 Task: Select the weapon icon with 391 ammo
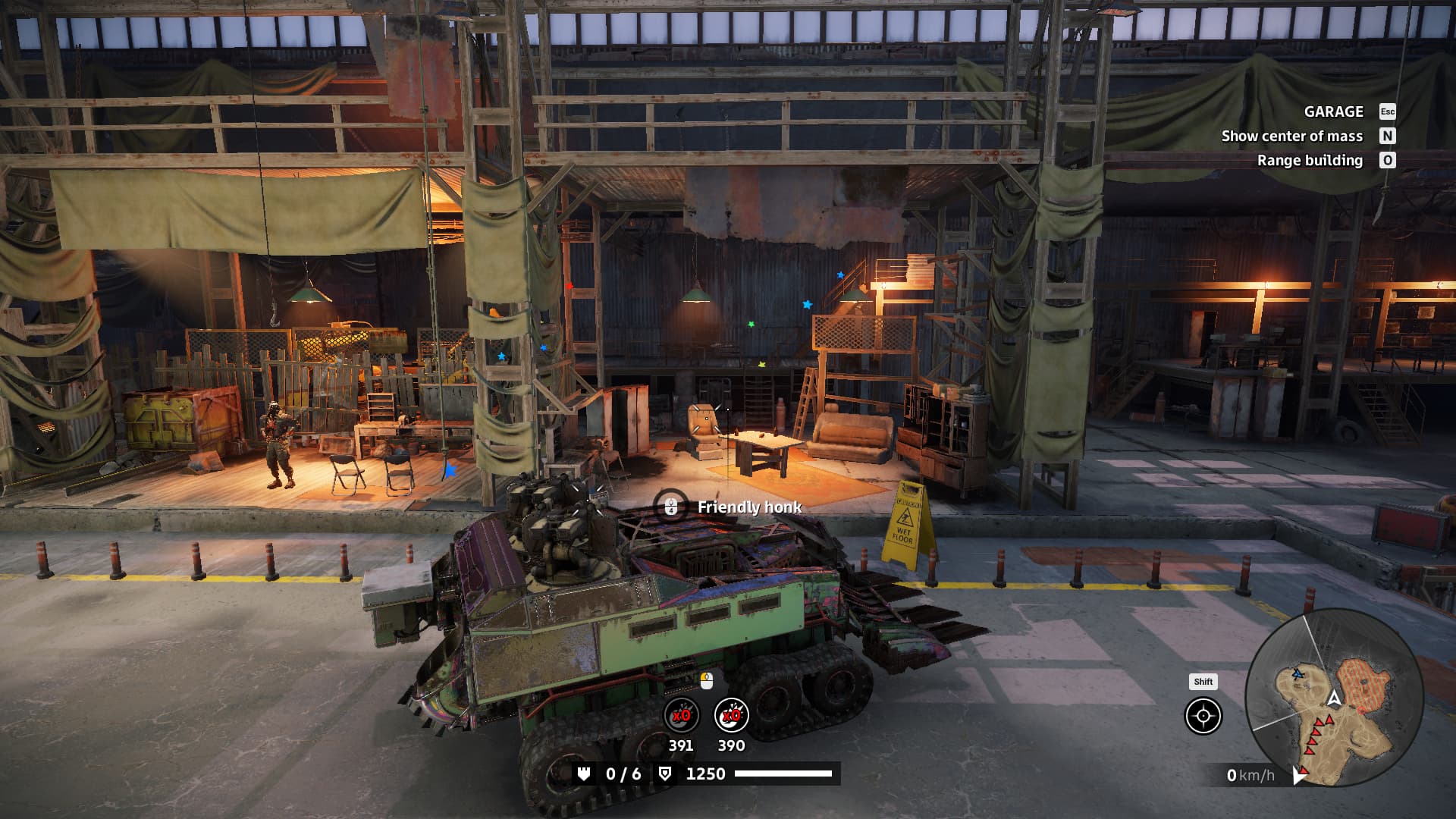point(681,715)
